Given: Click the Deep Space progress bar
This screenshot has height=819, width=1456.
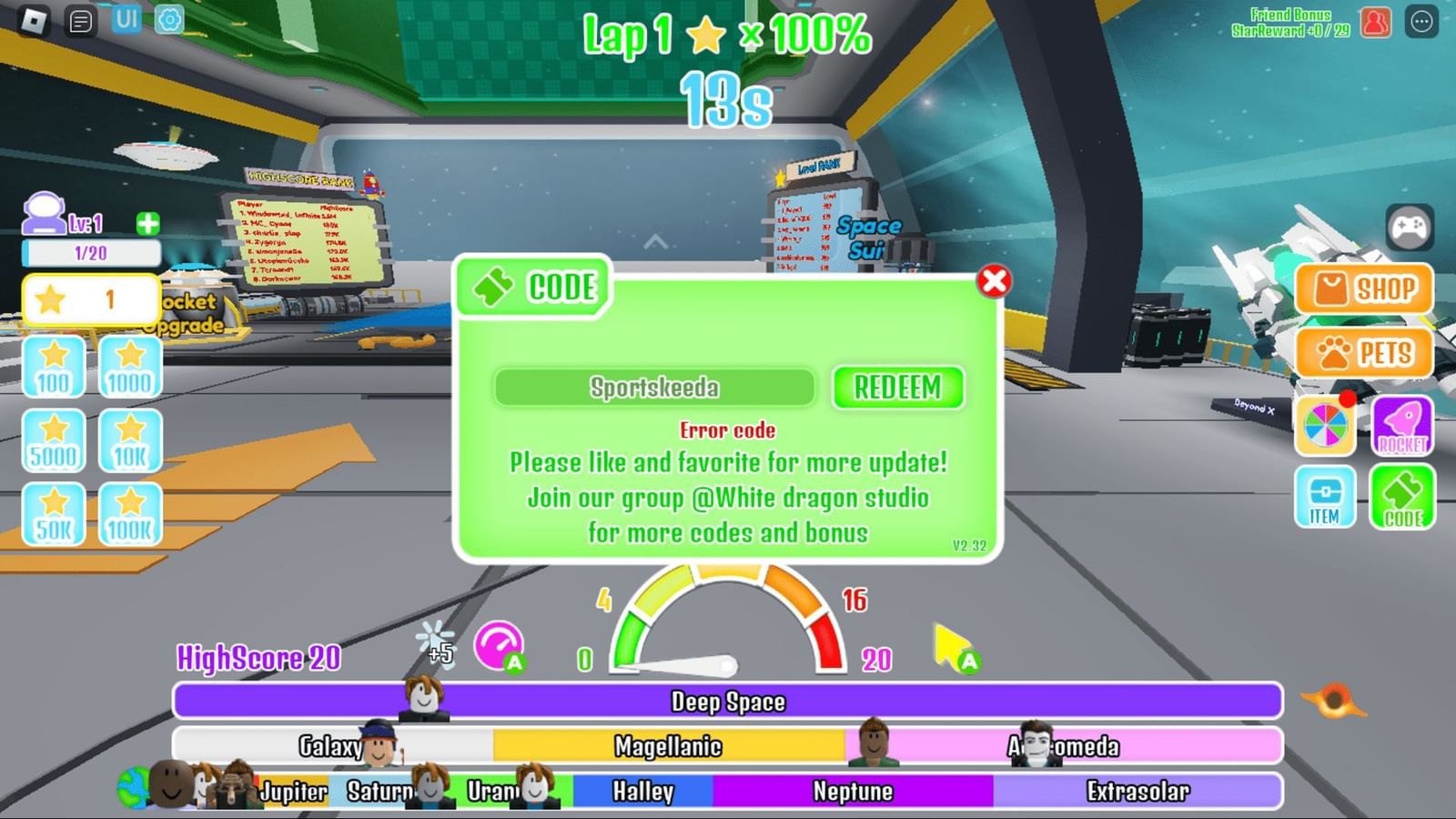Looking at the screenshot, I should click(728, 702).
